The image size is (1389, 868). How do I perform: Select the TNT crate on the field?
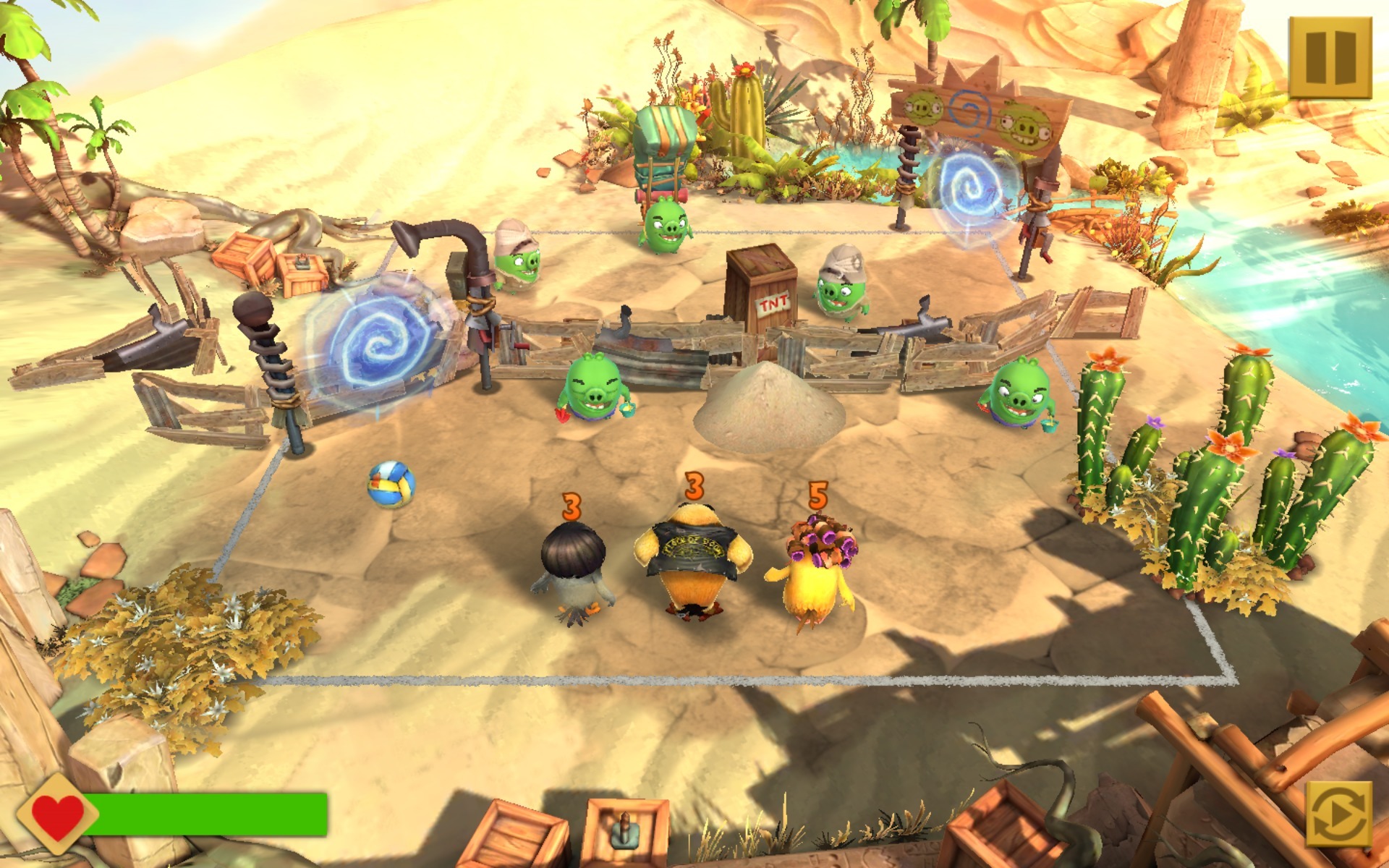(x=763, y=289)
